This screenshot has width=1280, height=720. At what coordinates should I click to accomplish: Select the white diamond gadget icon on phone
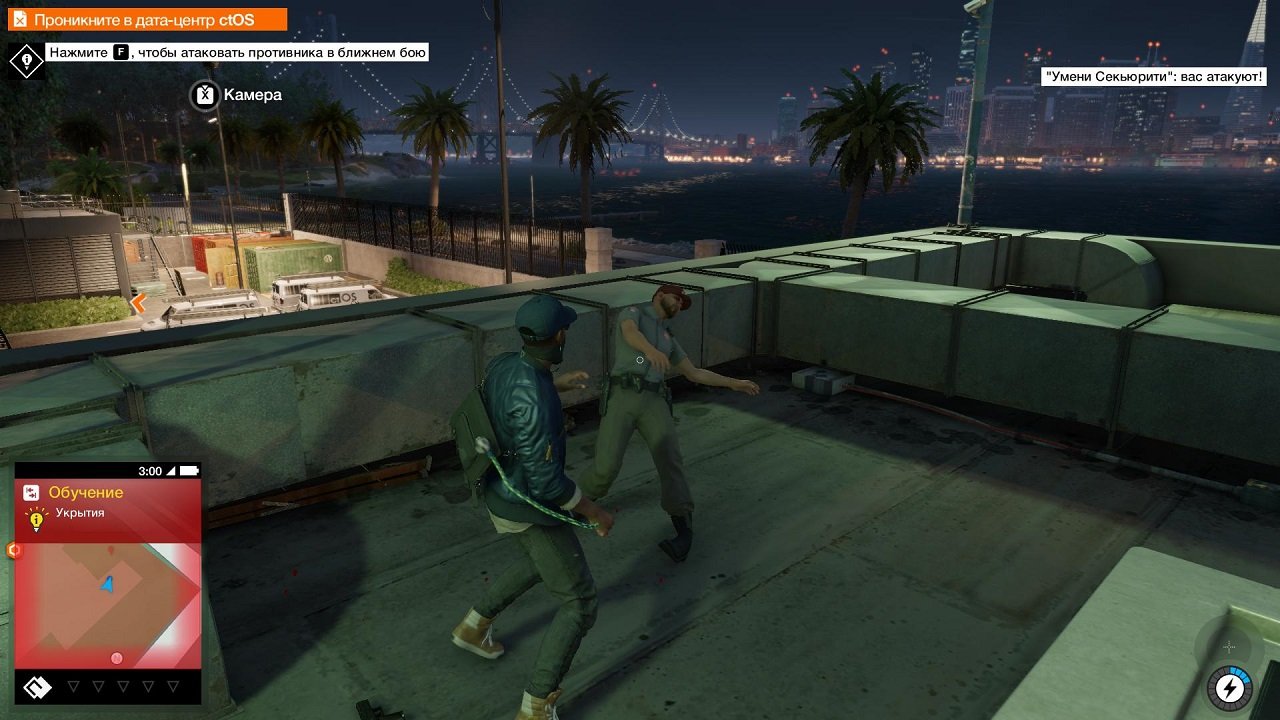[x=38, y=688]
